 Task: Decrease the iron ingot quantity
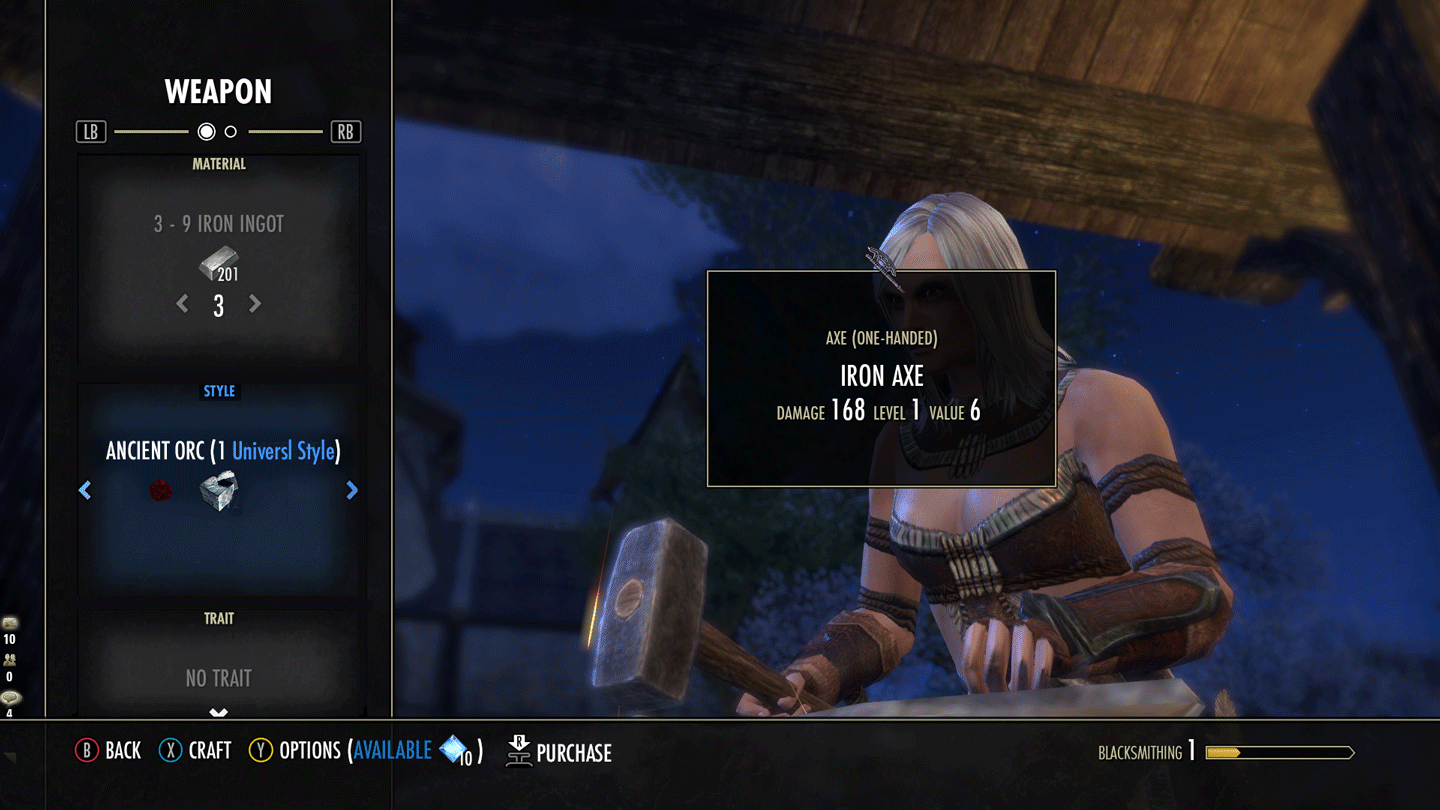(x=182, y=304)
